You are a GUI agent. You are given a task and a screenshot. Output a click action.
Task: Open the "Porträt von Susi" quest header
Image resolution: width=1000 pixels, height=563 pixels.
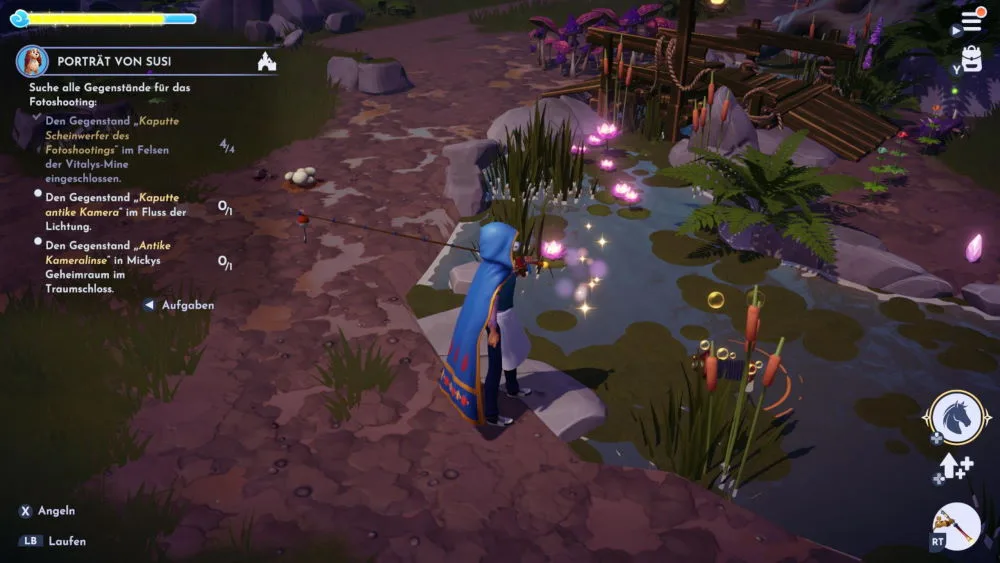click(113, 61)
